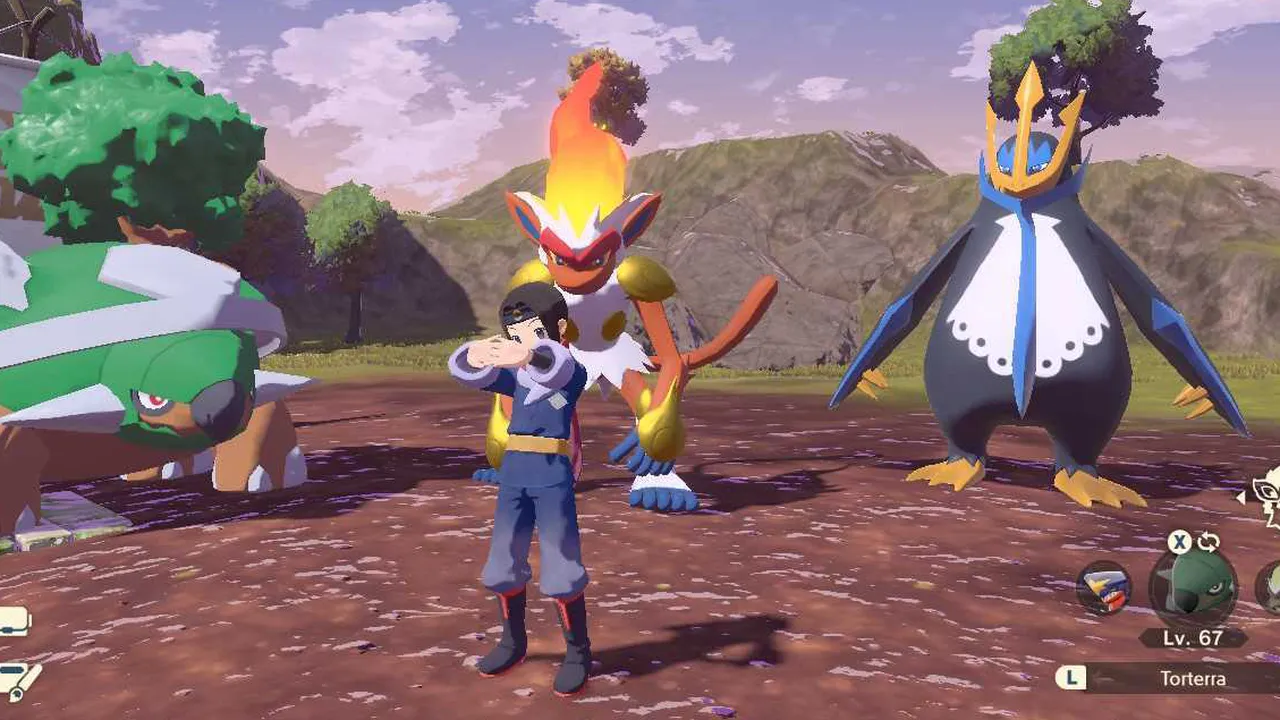Select the feather item icon on the action wheel
The width and height of the screenshot is (1280, 720).
pyautogui.click(x=1104, y=590)
